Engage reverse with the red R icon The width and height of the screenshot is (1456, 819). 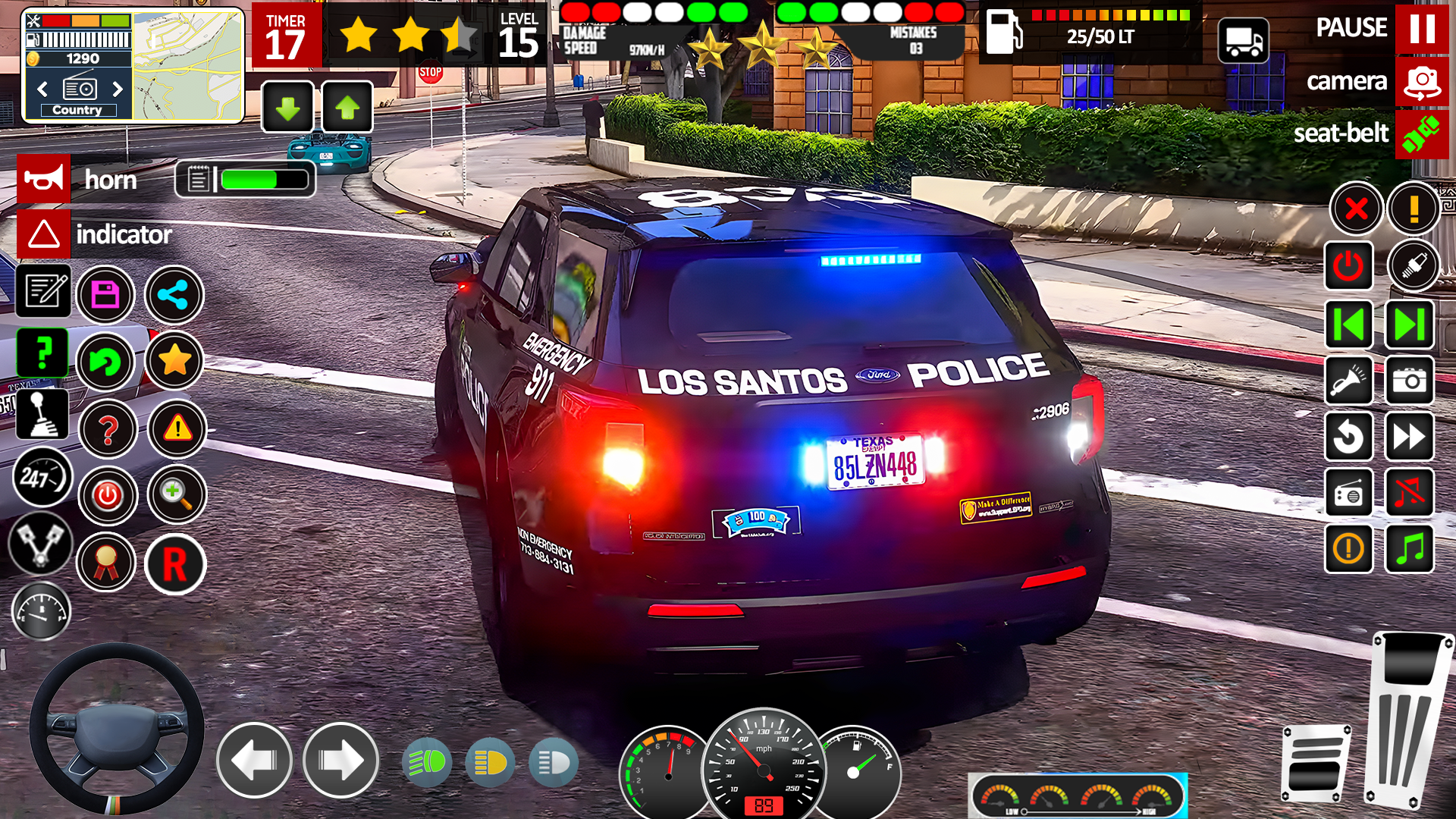(174, 564)
